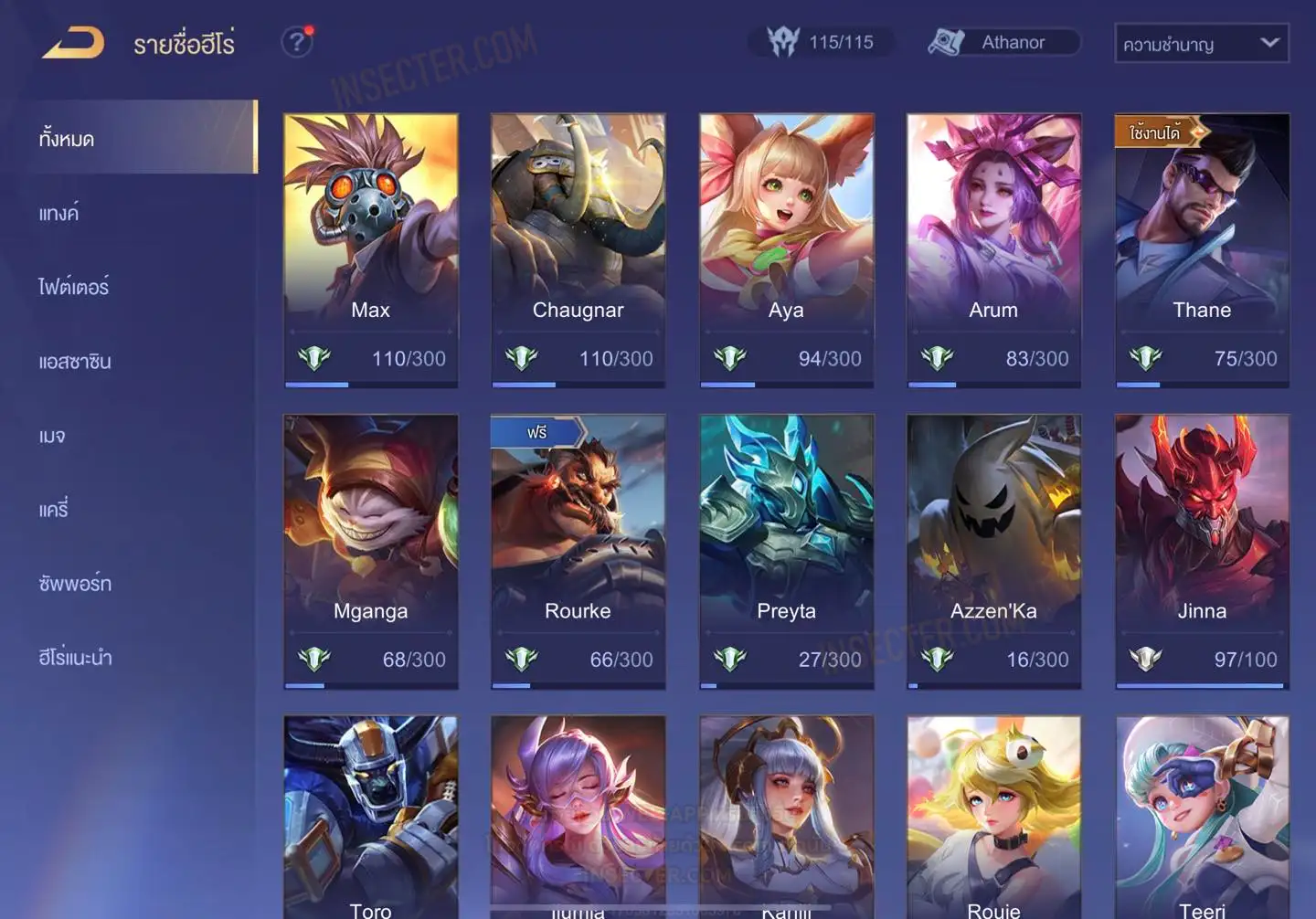Open the ซัพพอร์ท (Support) category

(x=75, y=584)
